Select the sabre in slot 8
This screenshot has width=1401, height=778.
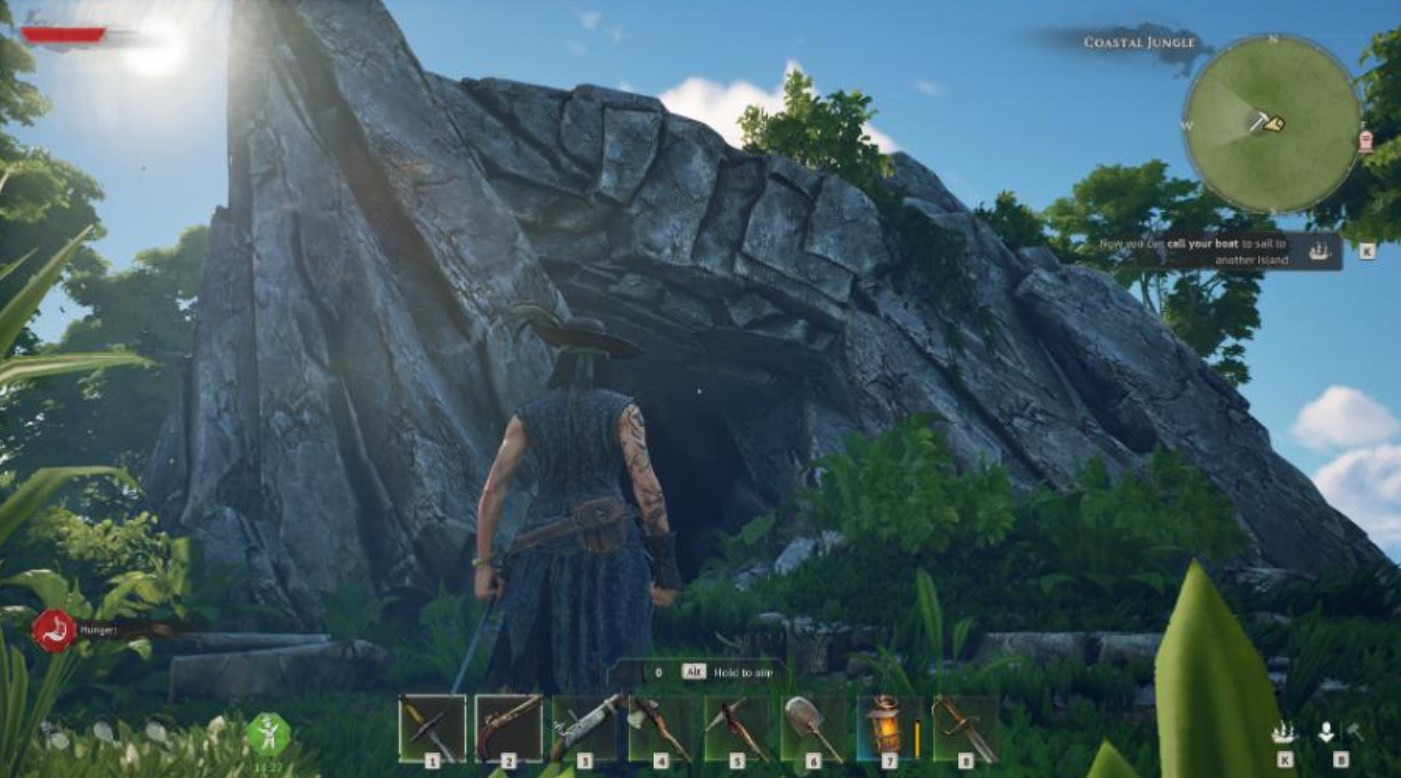[x=965, y=728]
